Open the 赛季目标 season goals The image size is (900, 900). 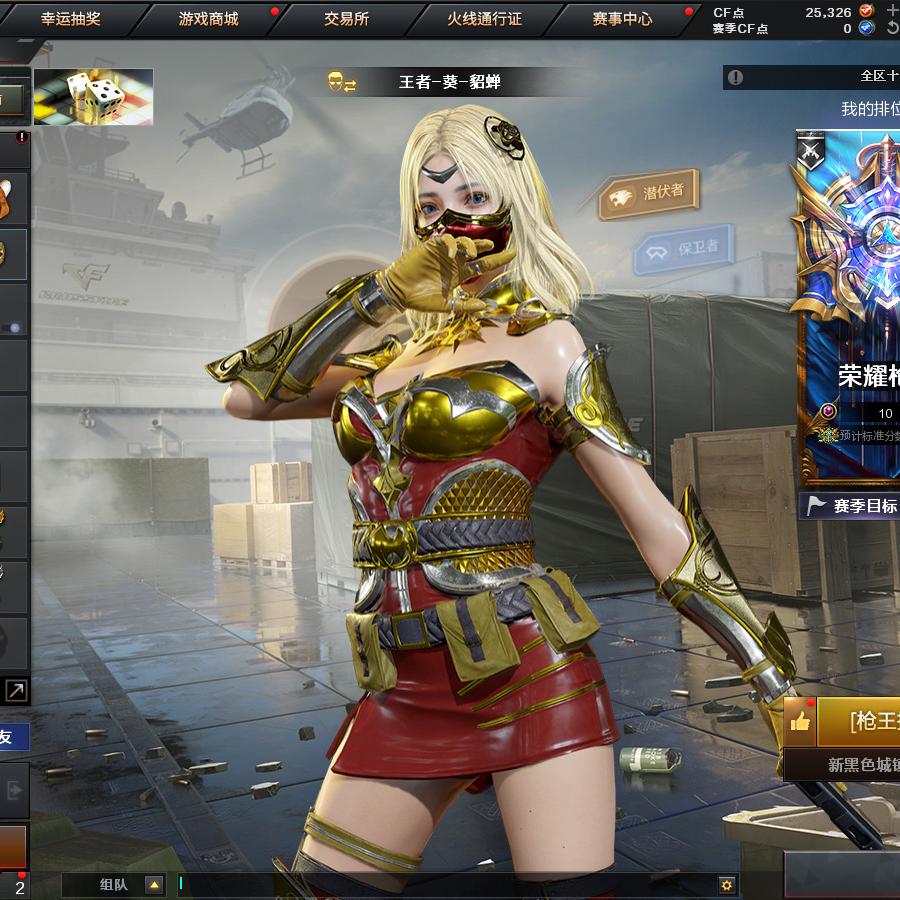click(854, 506)
